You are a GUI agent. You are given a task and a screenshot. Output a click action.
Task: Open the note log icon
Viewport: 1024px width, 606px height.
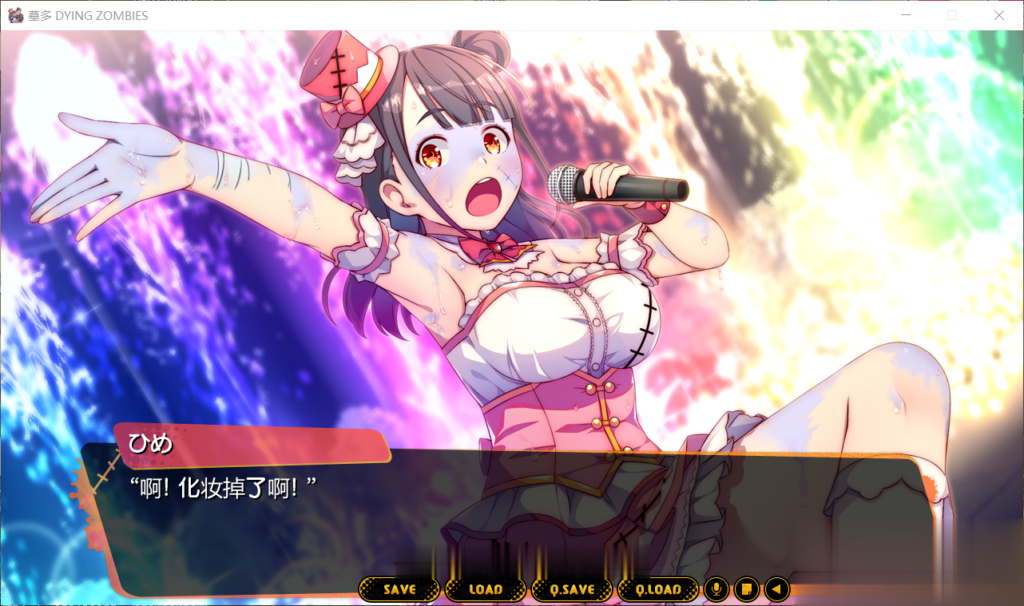coord(746,590)
